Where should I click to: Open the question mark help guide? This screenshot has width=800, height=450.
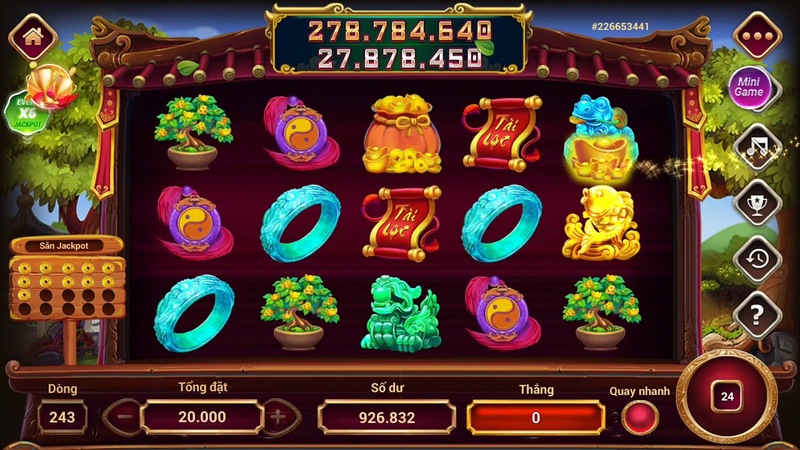756,315
